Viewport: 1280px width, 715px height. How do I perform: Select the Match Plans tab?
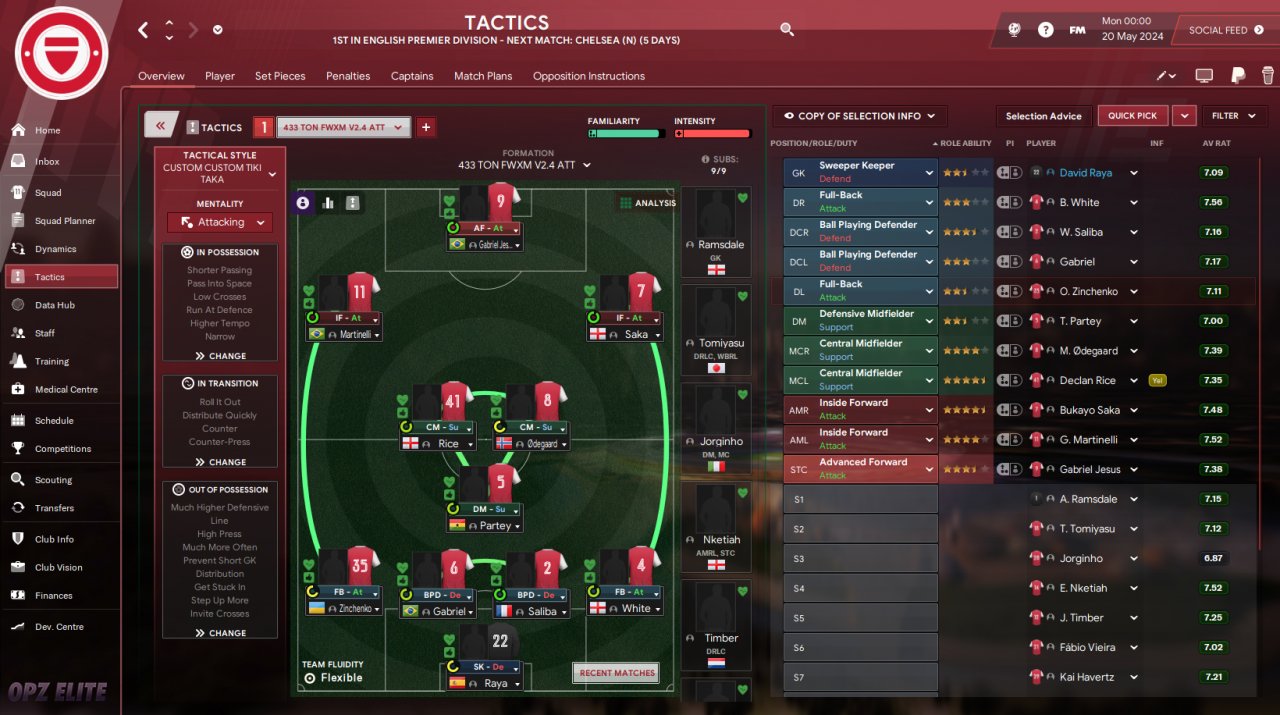tap(483, 76)
